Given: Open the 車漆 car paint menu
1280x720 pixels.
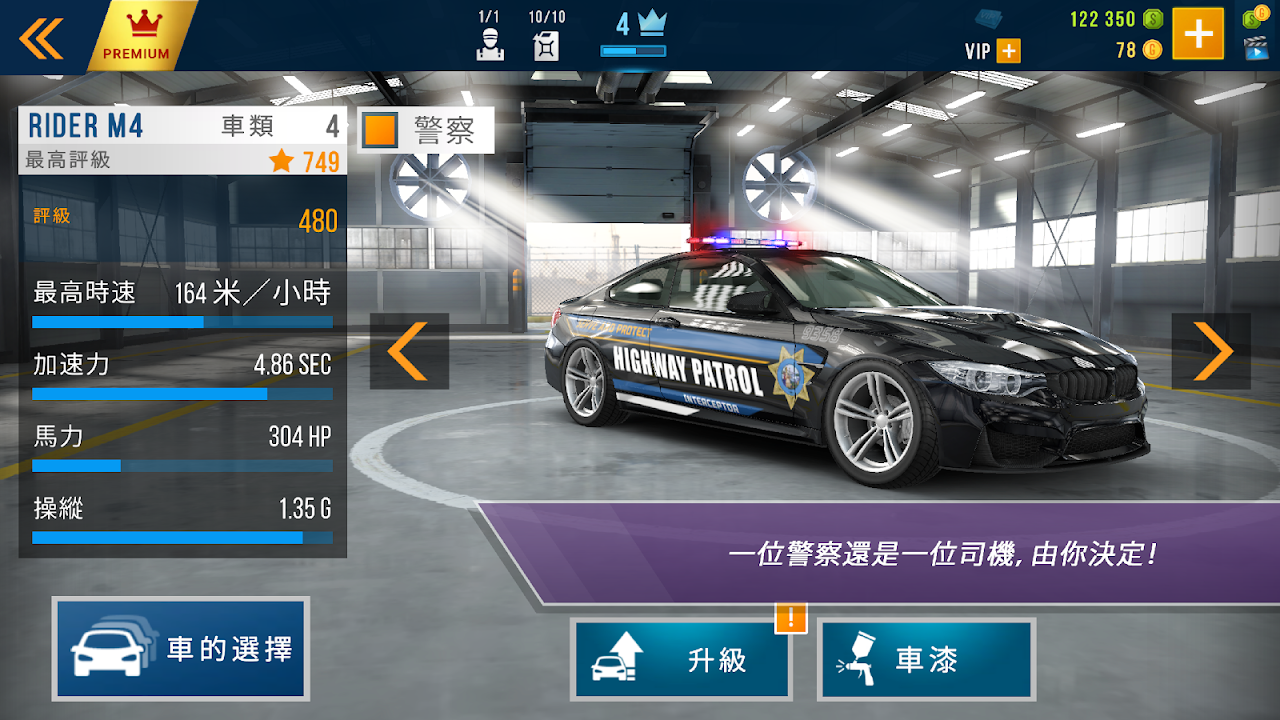Looking at the screenshot, I should tap(926, 659).
